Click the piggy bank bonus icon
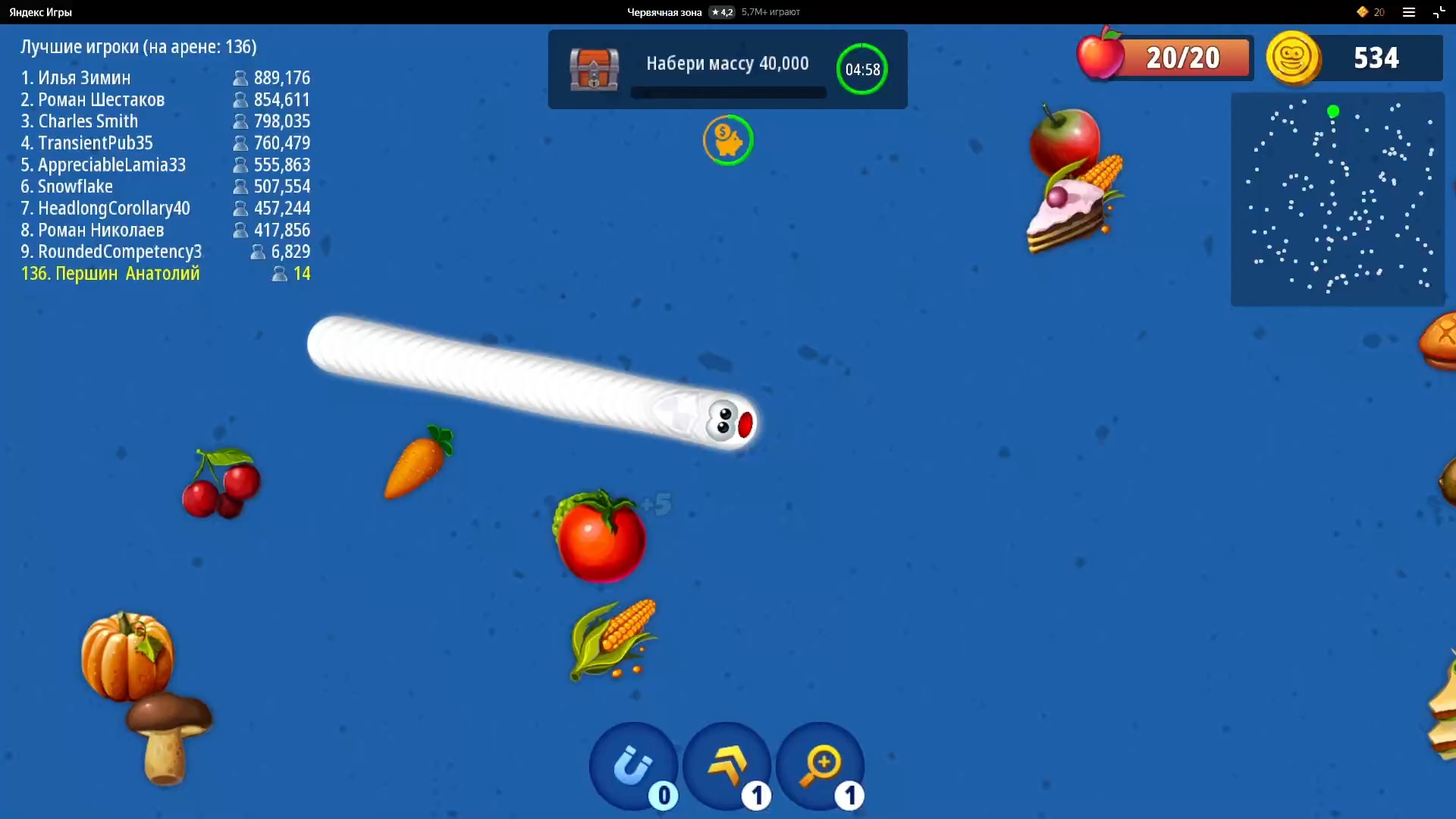This screenshot has height=819, width=1456. [727, 140]
